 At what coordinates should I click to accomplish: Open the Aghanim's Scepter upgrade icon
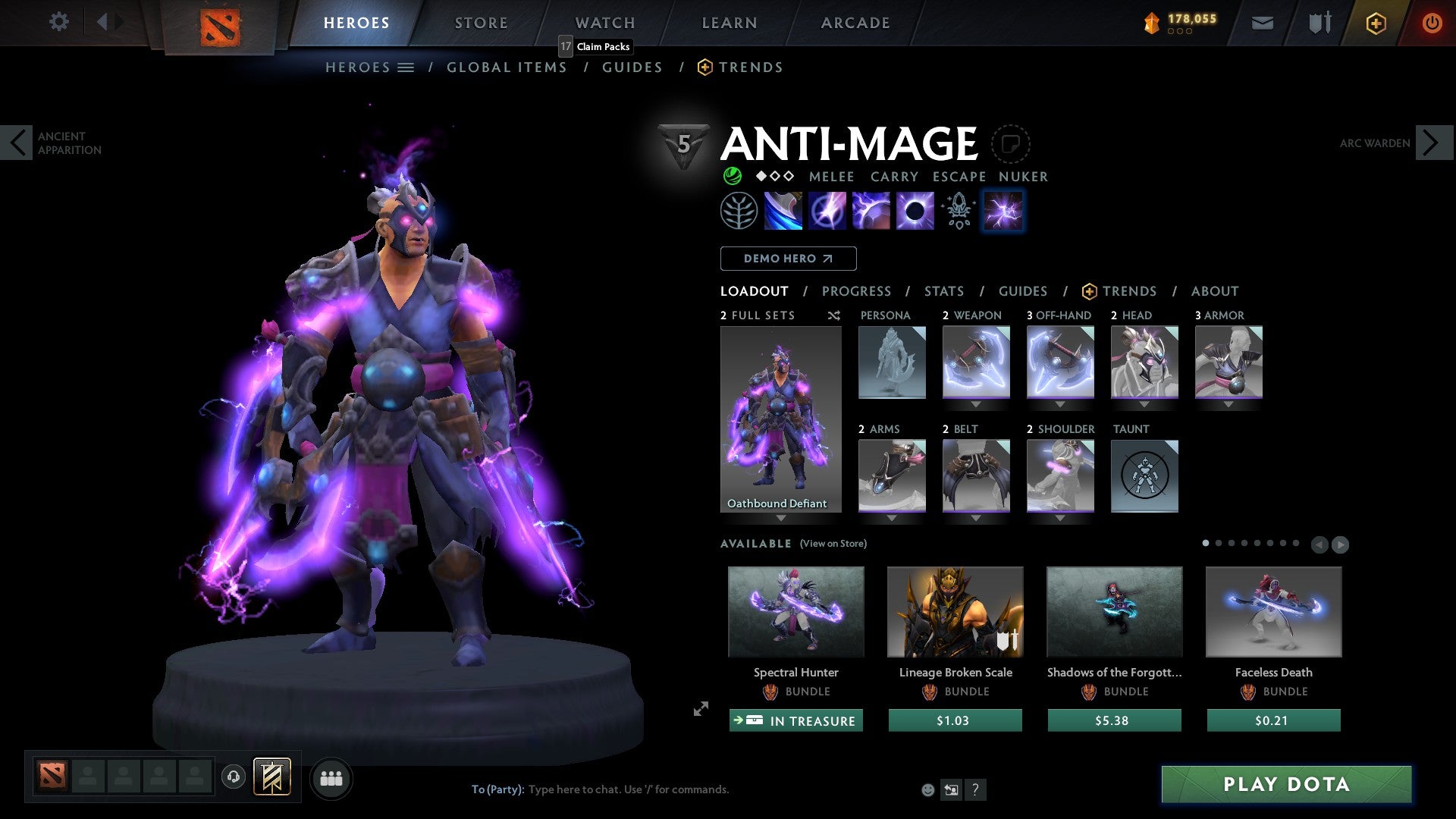[958, 211]
